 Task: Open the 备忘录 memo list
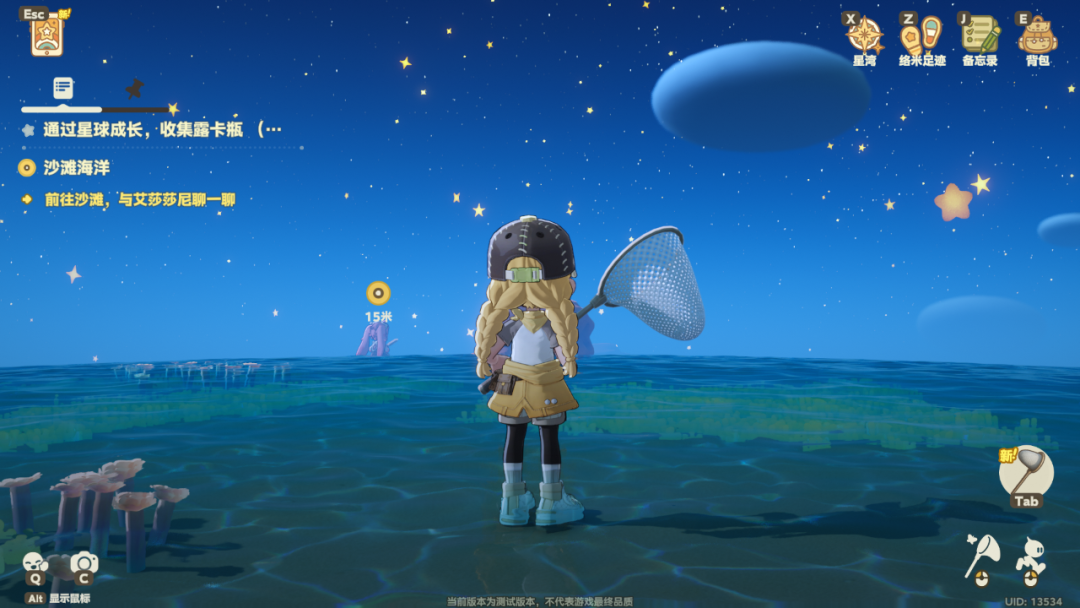[x=980, y=36]
